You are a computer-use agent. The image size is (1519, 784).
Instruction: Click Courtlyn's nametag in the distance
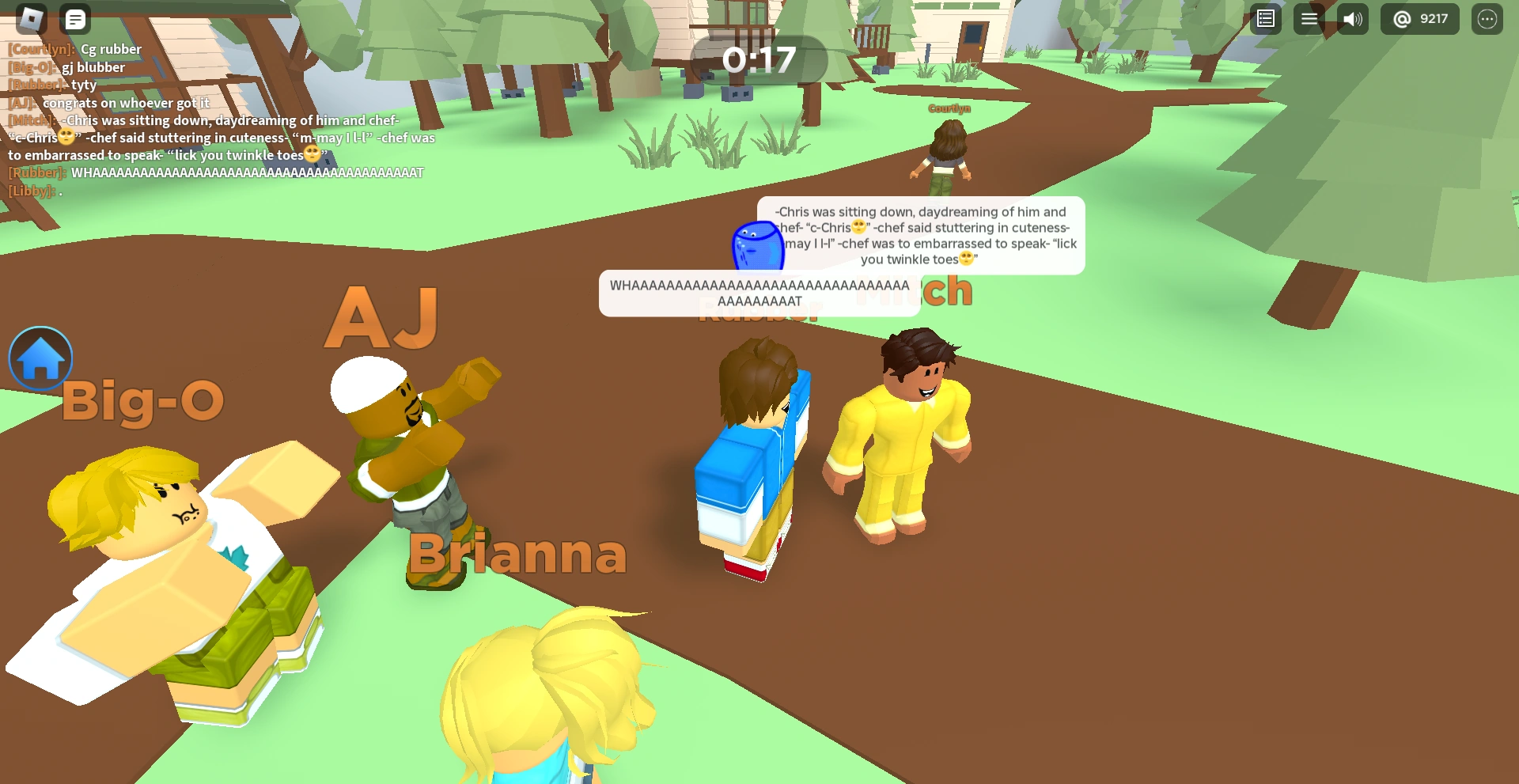[948, 108]
